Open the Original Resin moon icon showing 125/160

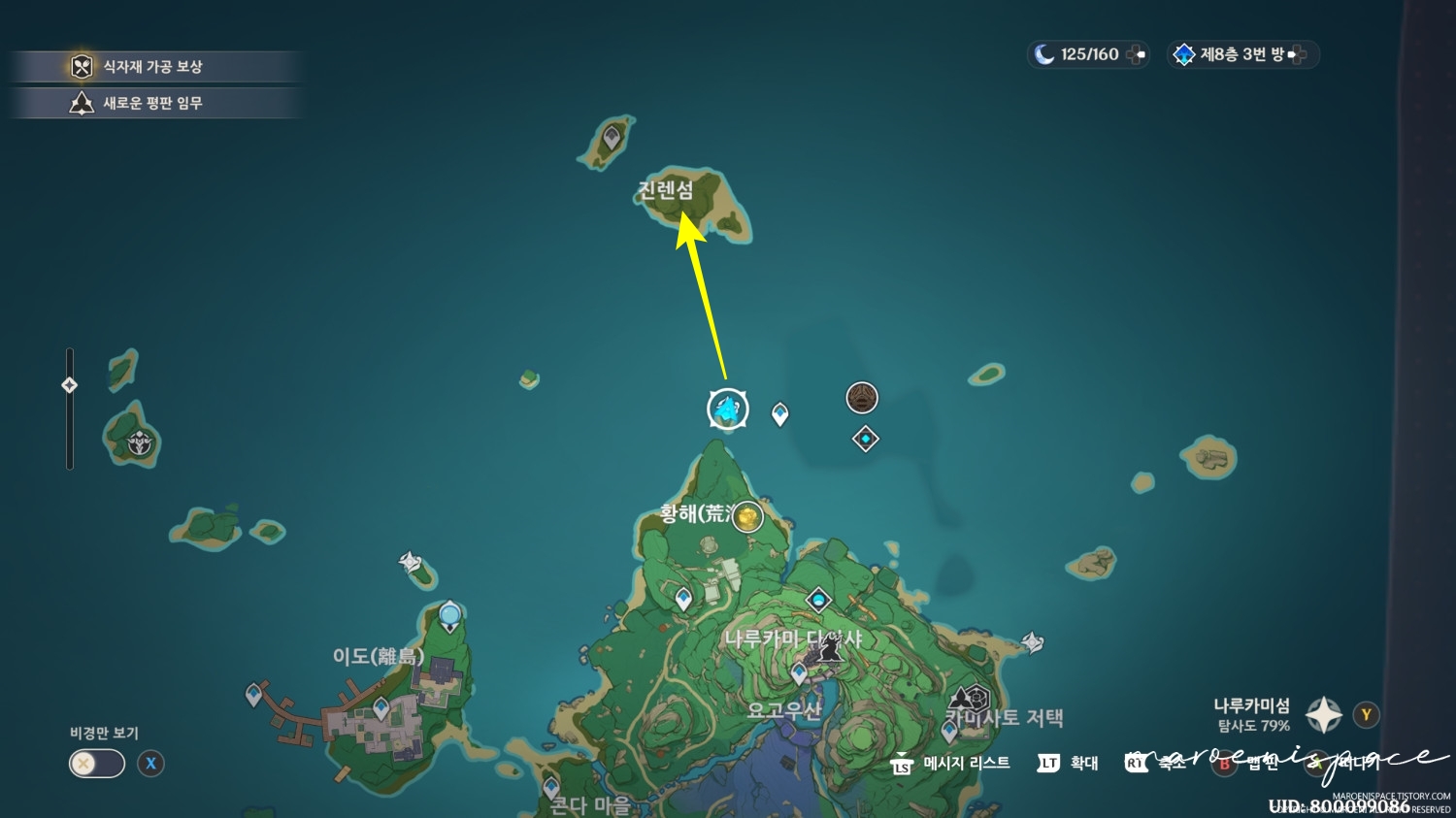[x=1045, y=54]
